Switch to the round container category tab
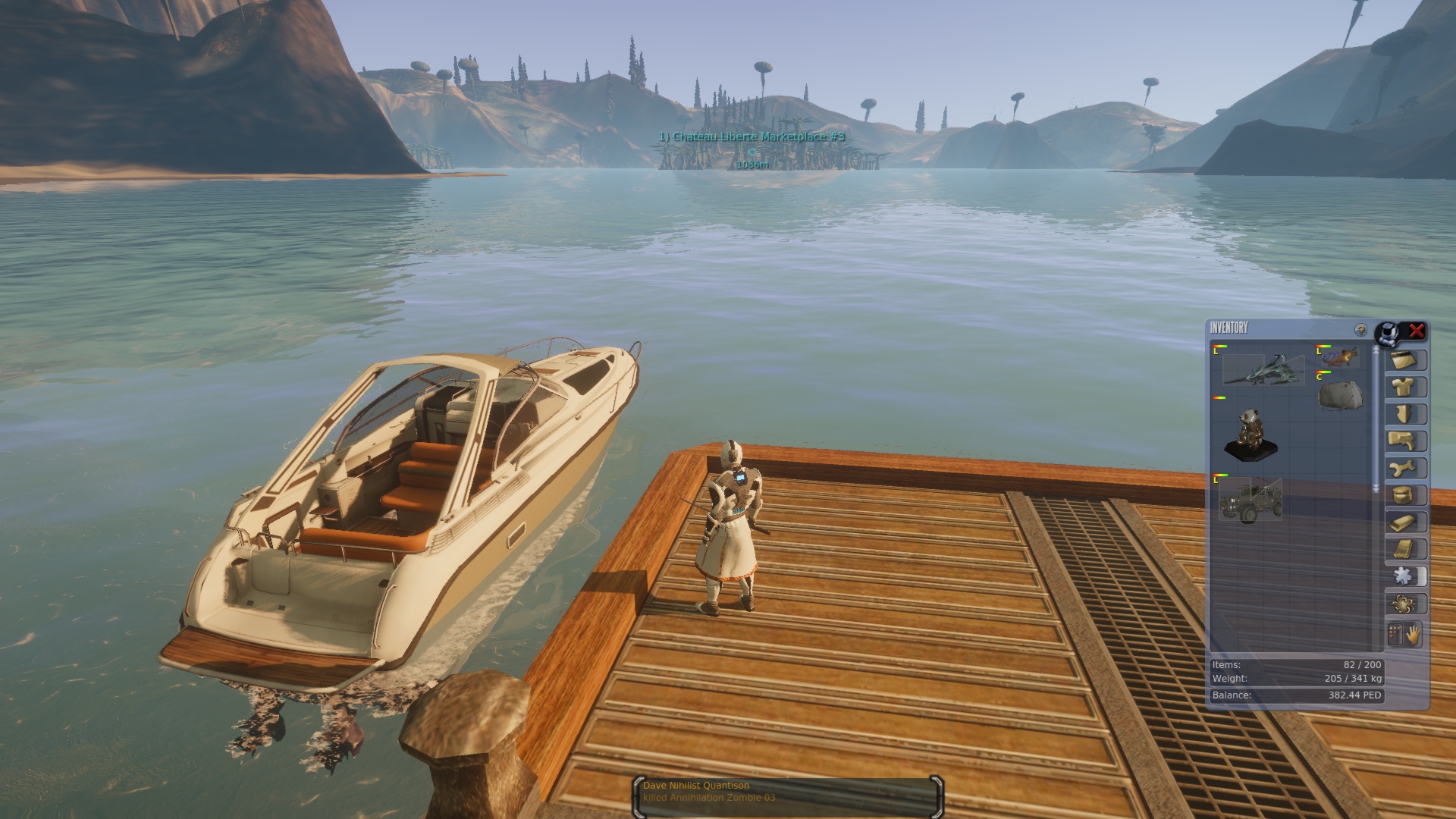Viewport: 1456px width, 819px height. (1404, 495)
